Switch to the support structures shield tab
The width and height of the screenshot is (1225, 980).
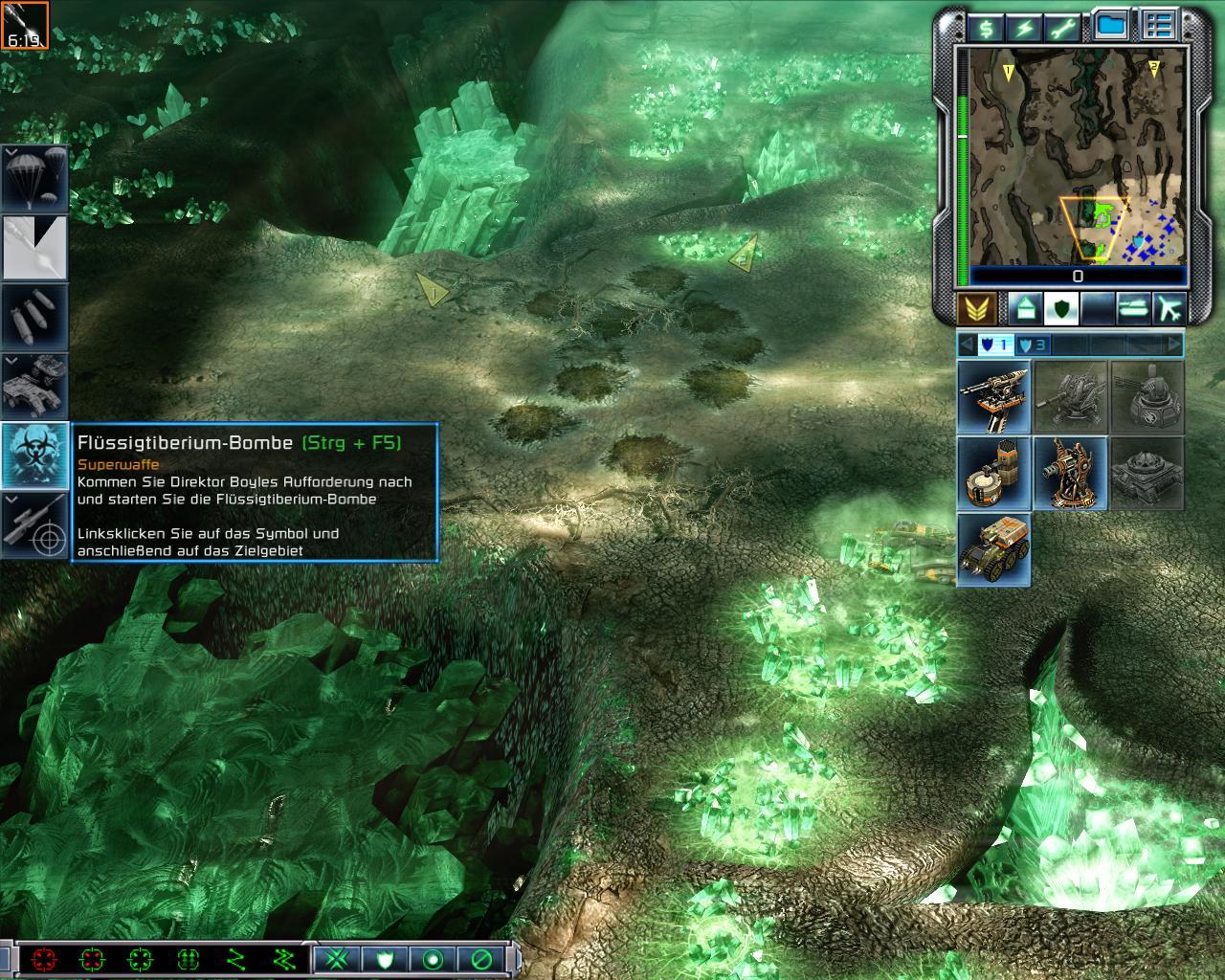1060,308
